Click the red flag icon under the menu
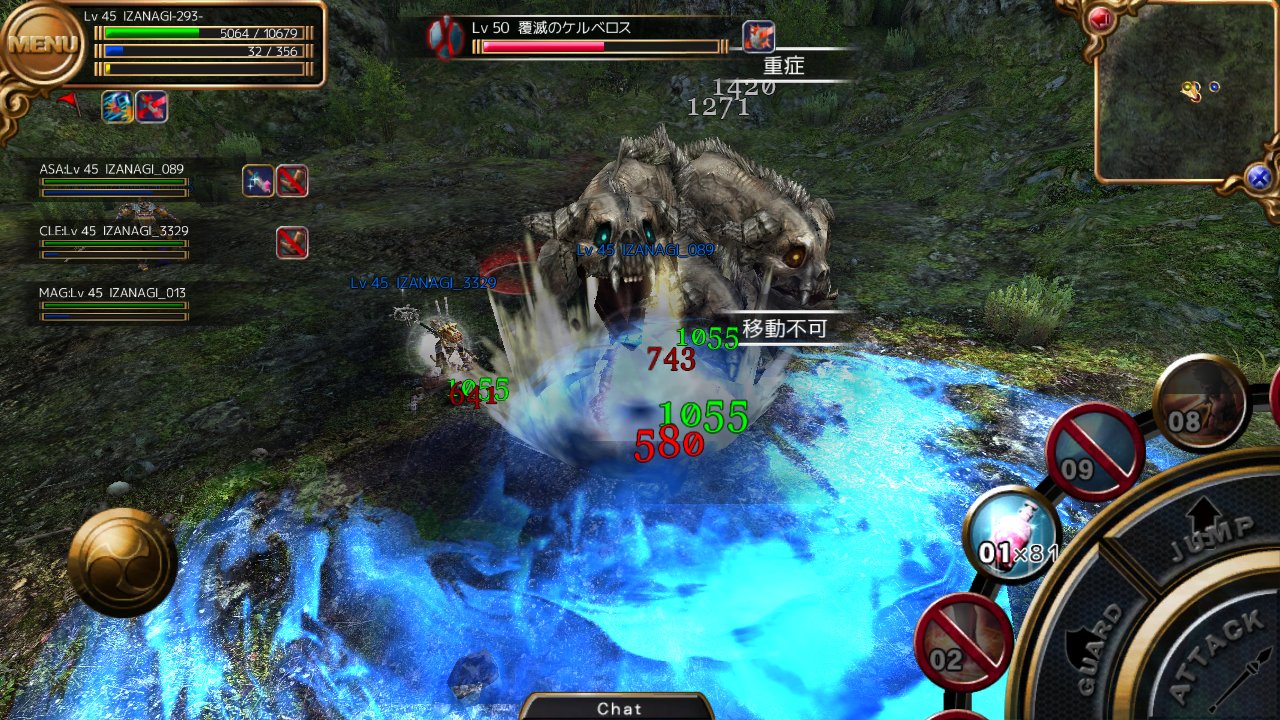 (67, 100)
